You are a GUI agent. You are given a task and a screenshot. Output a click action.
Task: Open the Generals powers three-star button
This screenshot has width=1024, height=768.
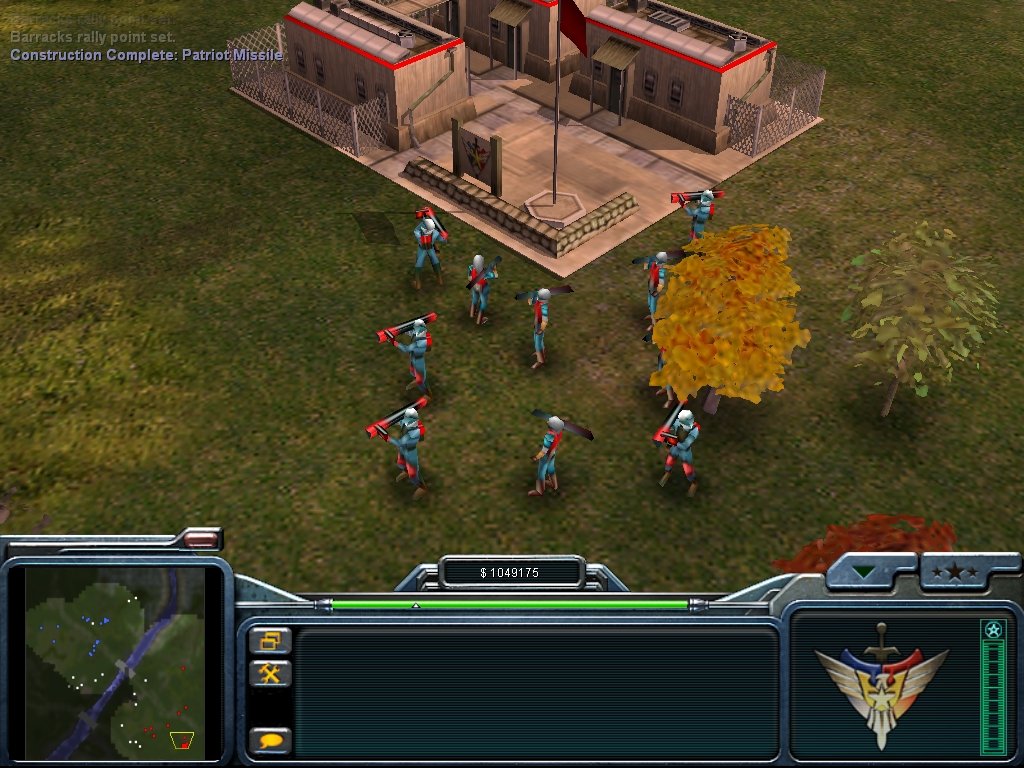point(955,572)
